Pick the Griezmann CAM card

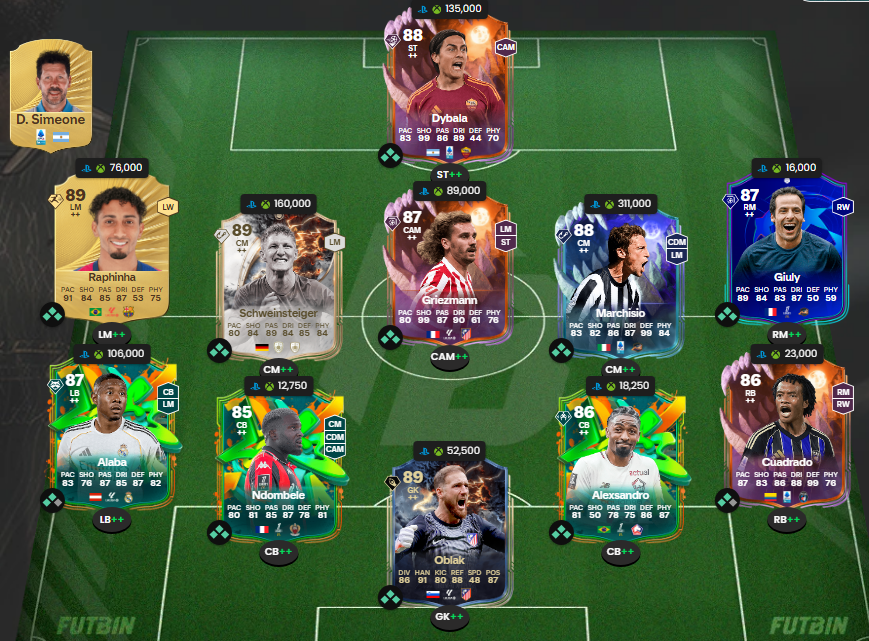click(x=449, y=265)
